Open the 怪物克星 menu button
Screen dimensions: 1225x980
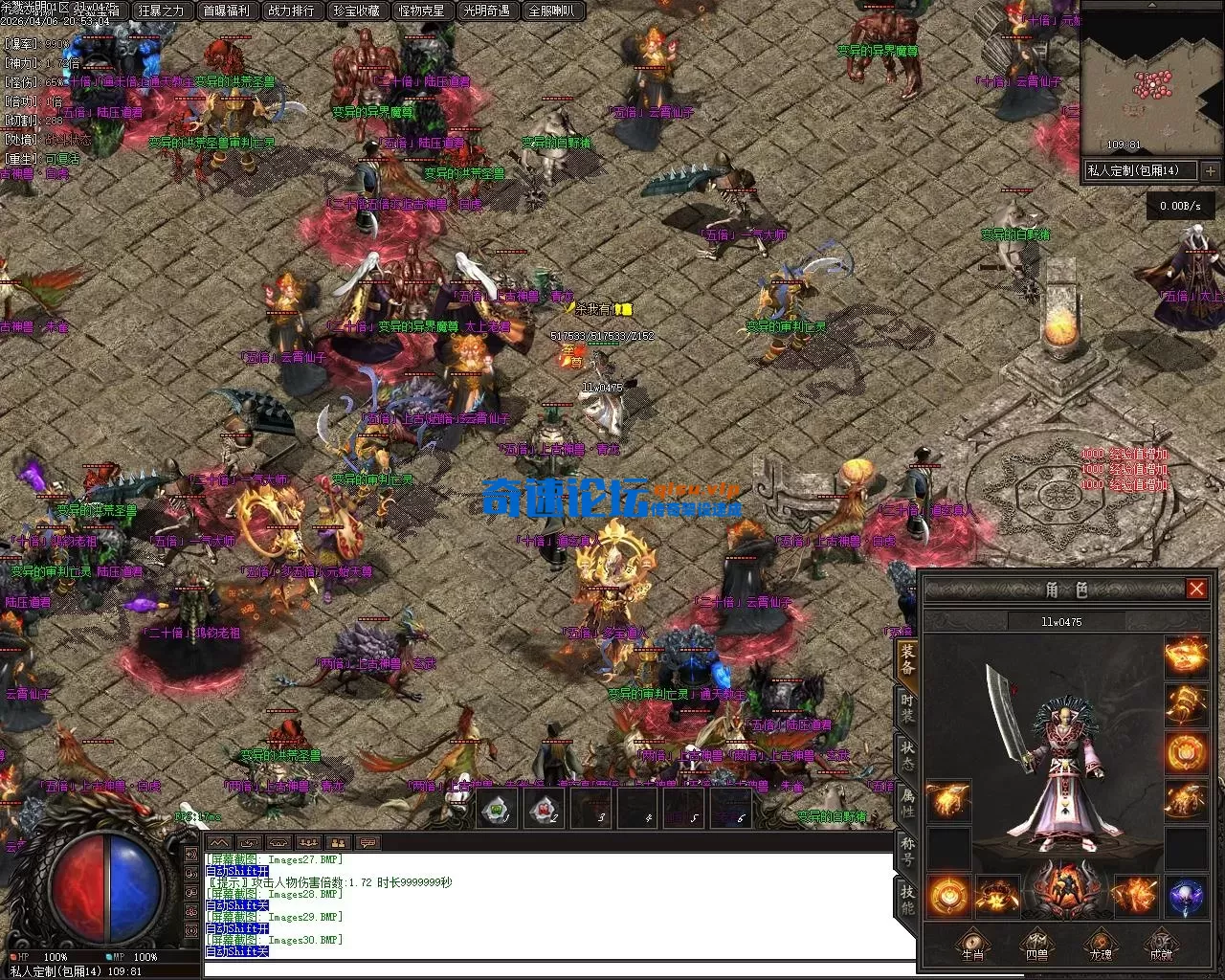[421, 11]
